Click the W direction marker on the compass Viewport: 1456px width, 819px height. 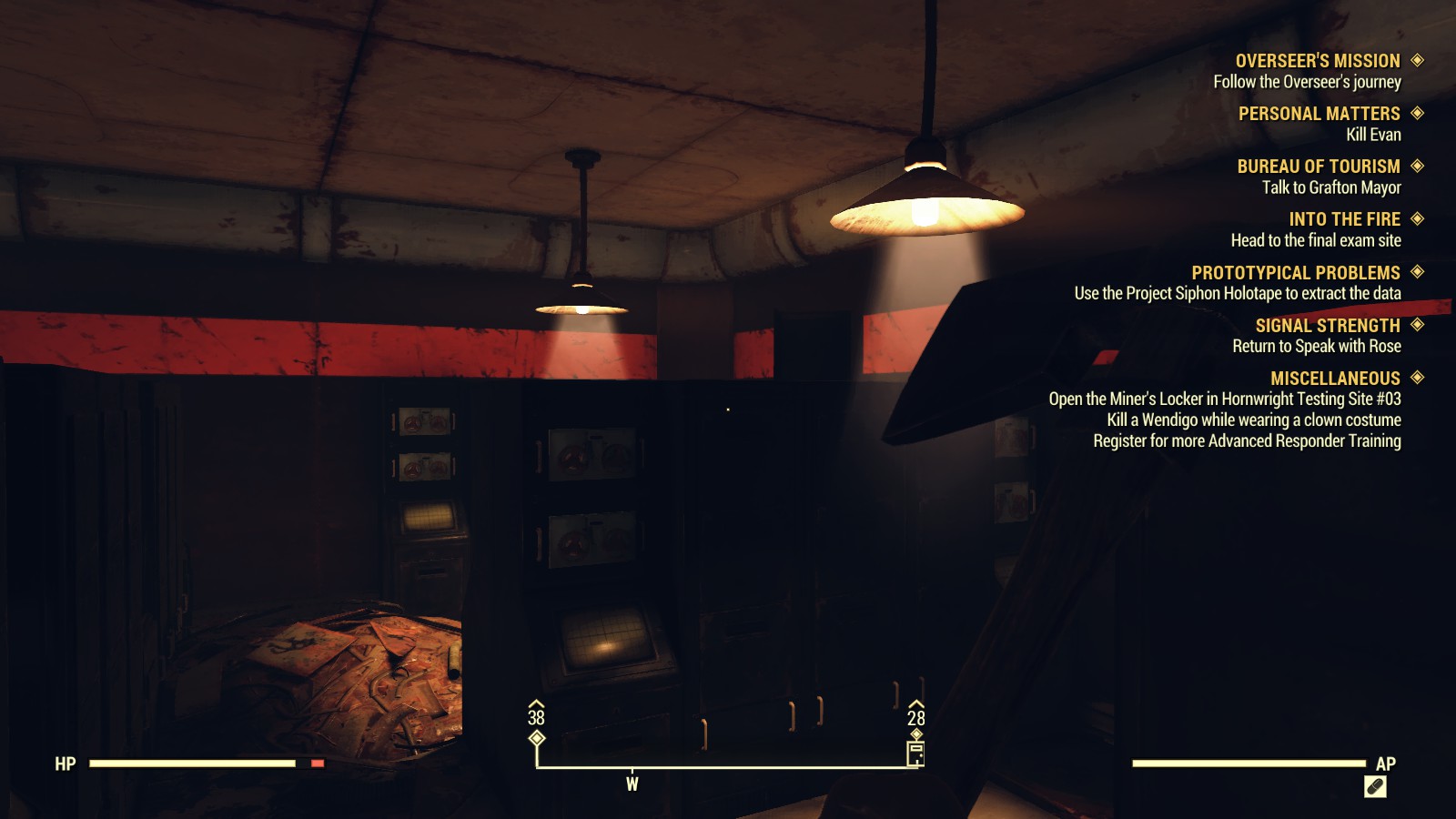[632, 783]
